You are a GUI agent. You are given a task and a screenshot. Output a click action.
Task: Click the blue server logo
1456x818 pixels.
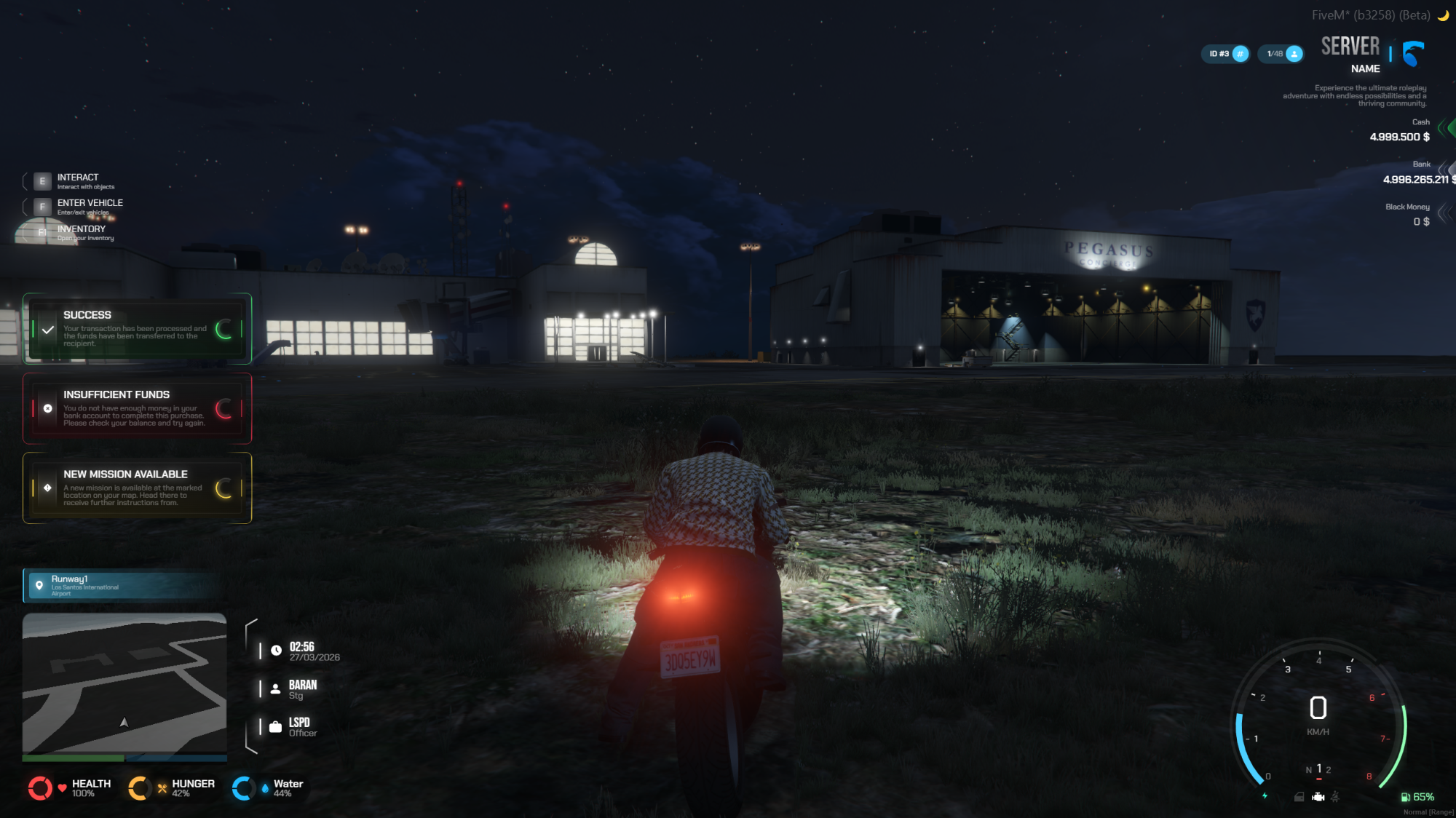point(1413,54)
